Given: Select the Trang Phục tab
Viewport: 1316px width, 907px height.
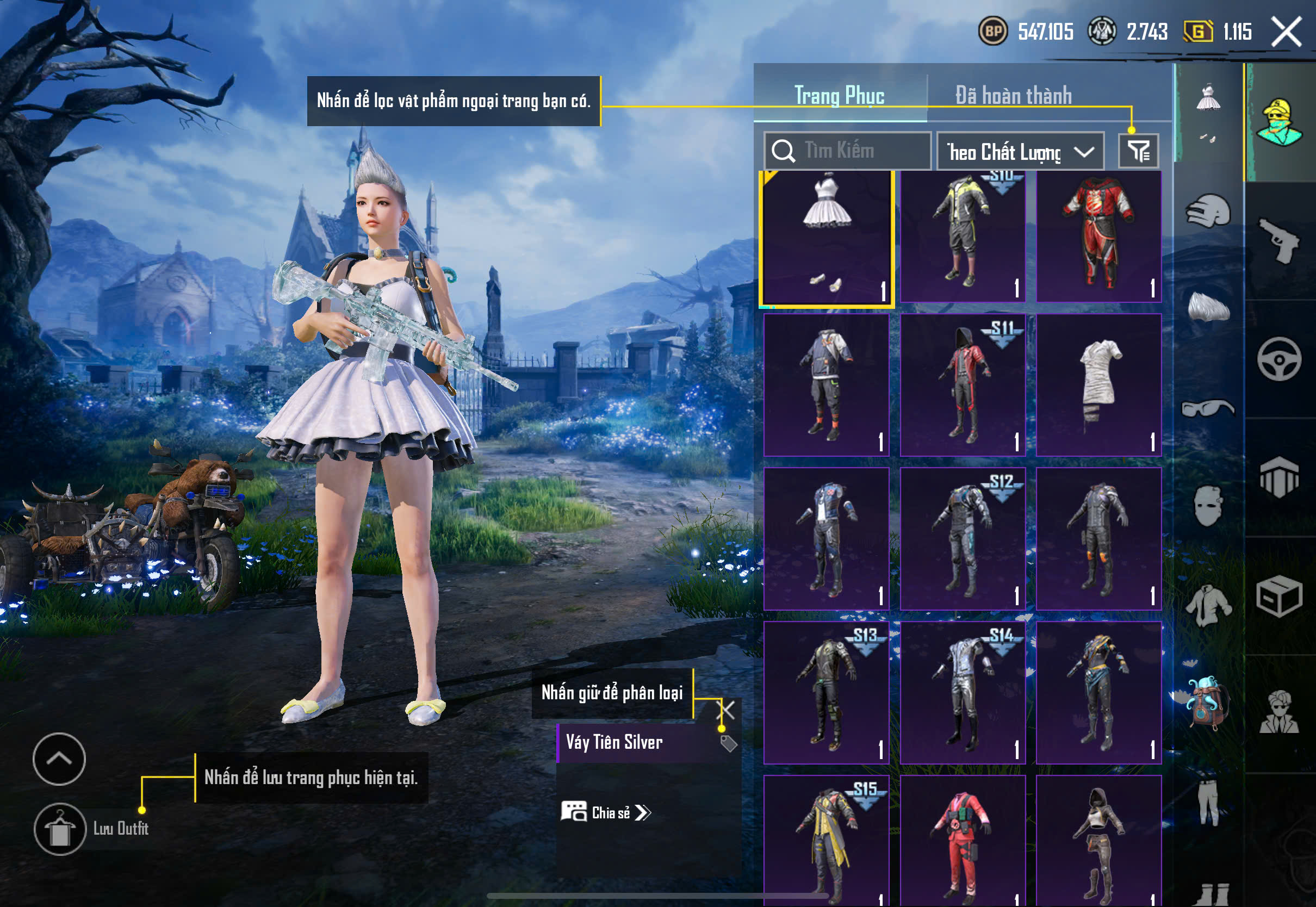Looking at the screenshot, I should [x=839, y=95].
